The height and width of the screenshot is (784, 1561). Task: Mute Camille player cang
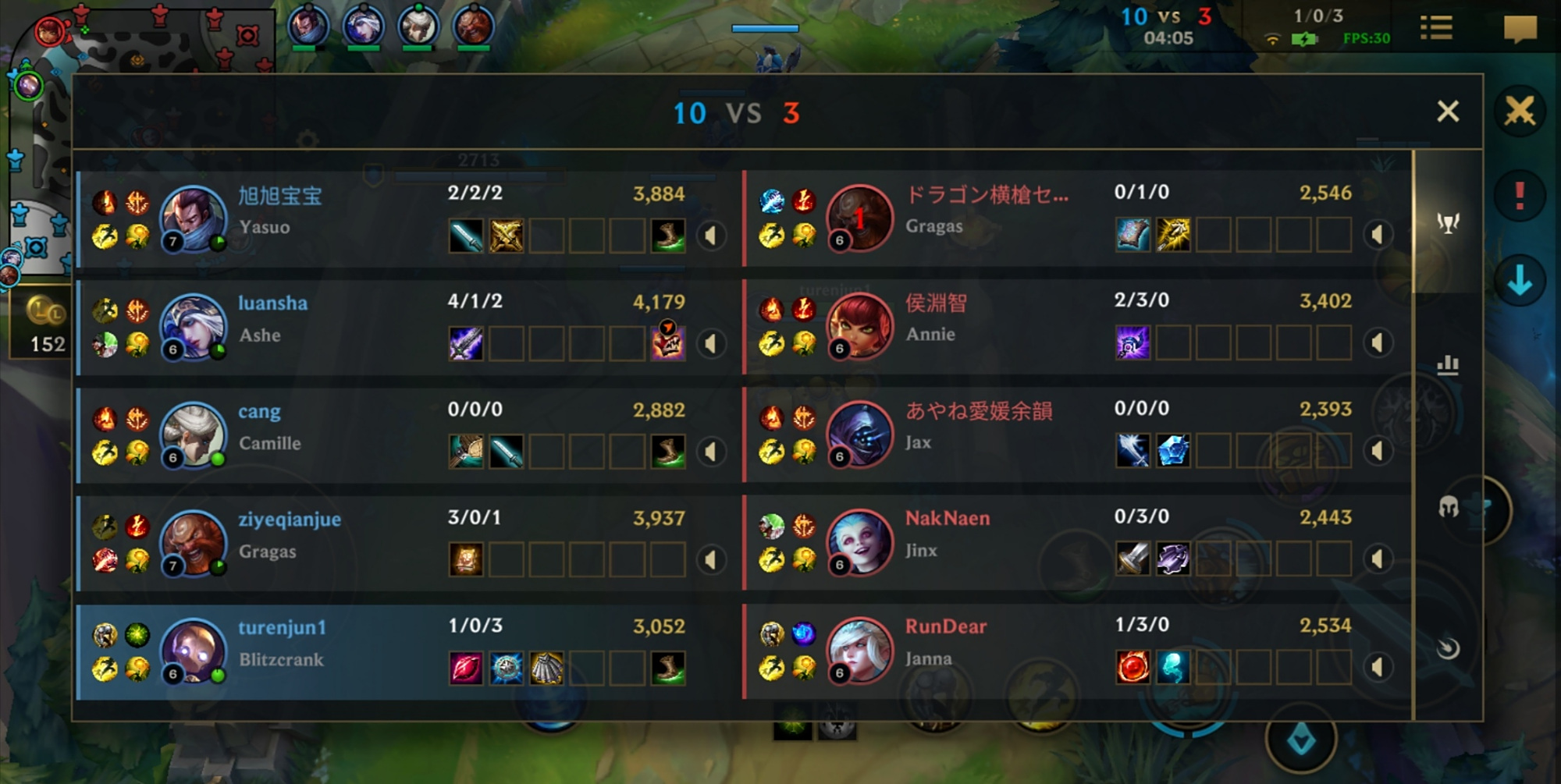point(711,450)
